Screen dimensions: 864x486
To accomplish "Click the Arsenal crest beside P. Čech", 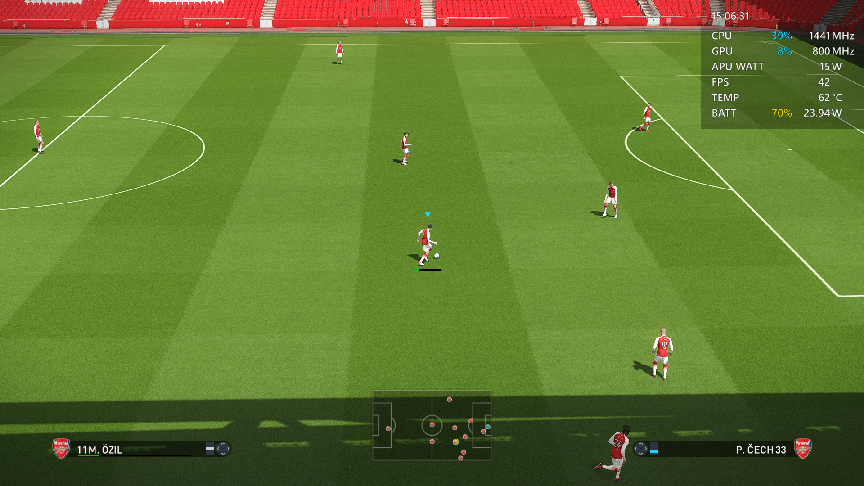I will (x=802, y=448).
